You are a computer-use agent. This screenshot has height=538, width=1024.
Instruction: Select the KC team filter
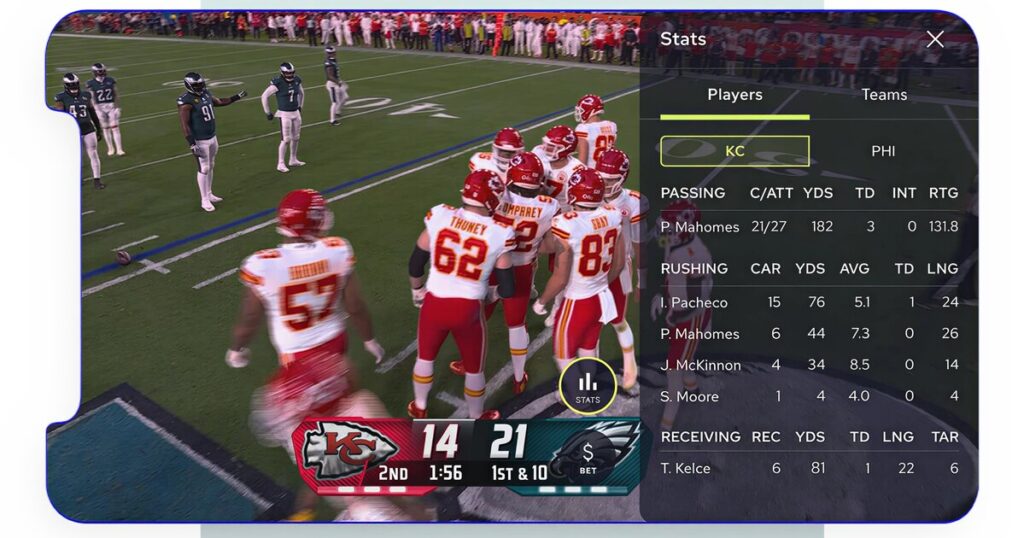[x=735, y=151]
